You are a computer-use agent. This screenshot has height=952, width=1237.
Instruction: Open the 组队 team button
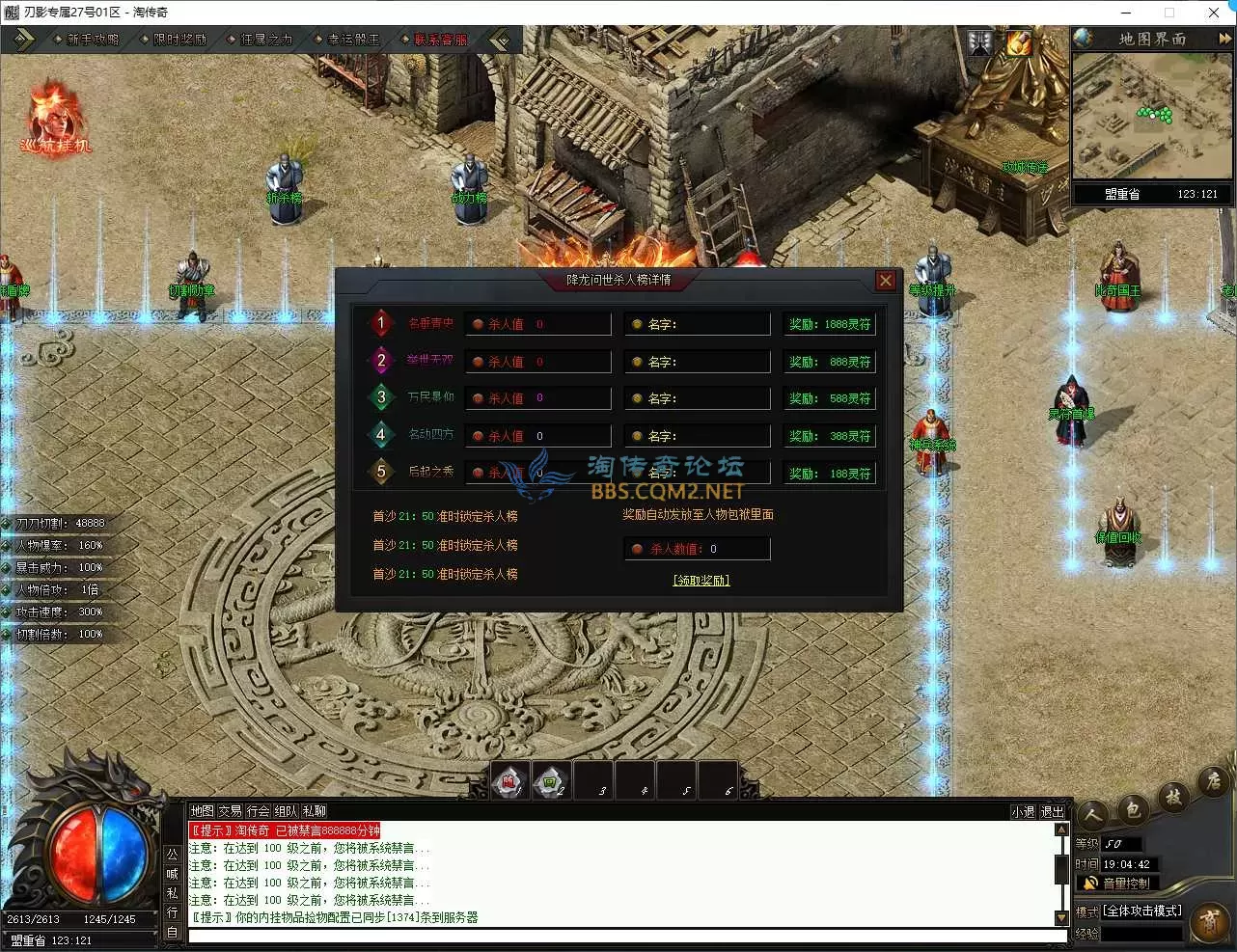[286, 811]
